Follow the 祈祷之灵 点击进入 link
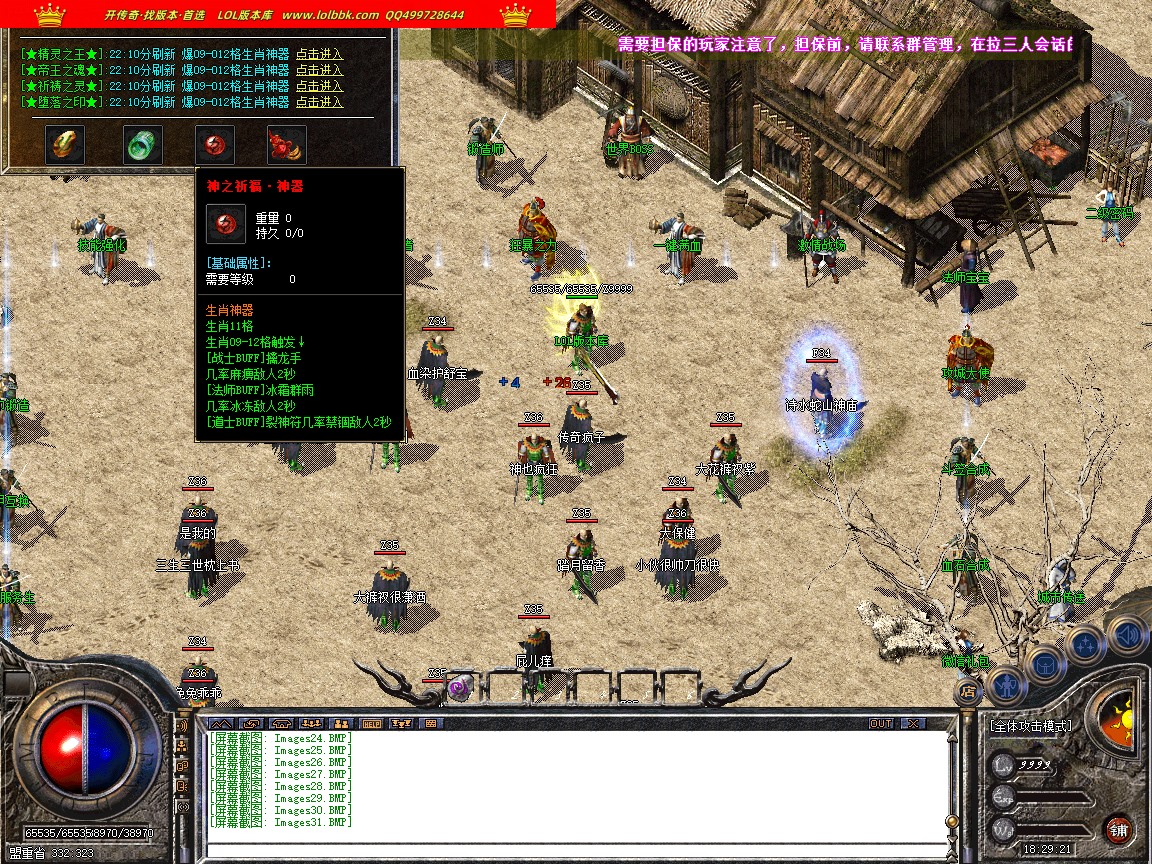Viewport: 1152px width, 864px height. point(319,86)
